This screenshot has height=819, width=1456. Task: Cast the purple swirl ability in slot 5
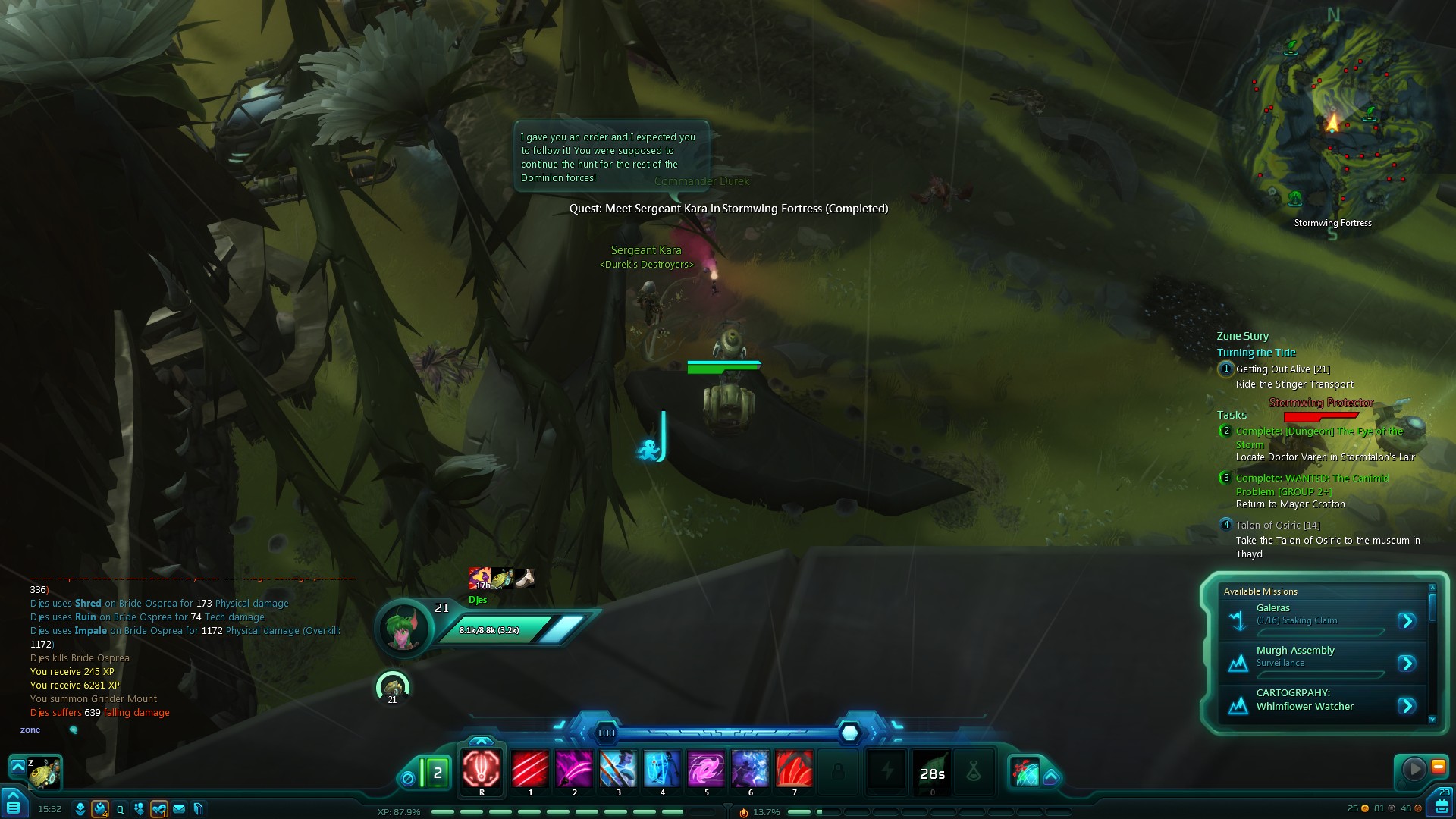click(706, 769)
